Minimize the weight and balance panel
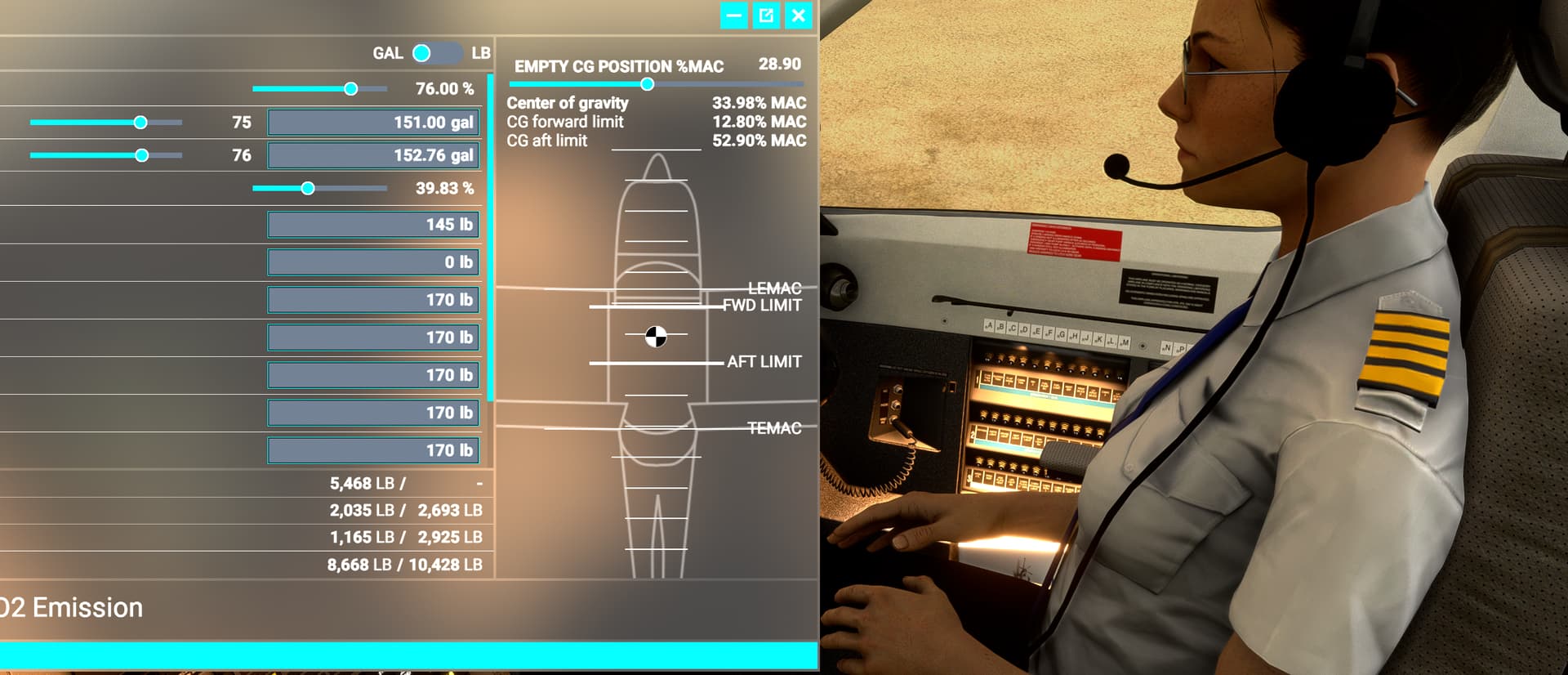 pyautogui.click(x=733, y=16)
